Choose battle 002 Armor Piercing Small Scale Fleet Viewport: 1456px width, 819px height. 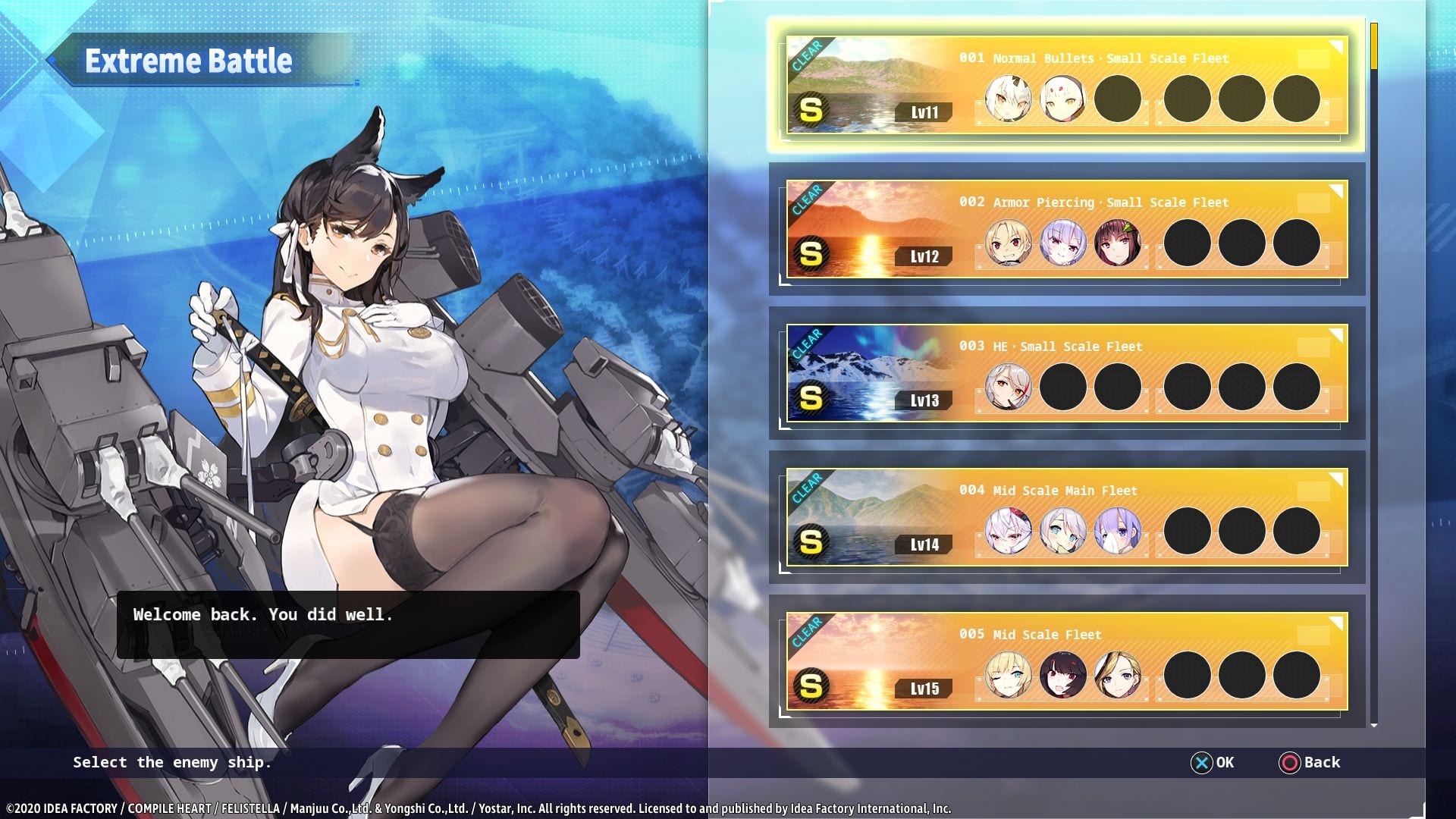coord(1066,229)
